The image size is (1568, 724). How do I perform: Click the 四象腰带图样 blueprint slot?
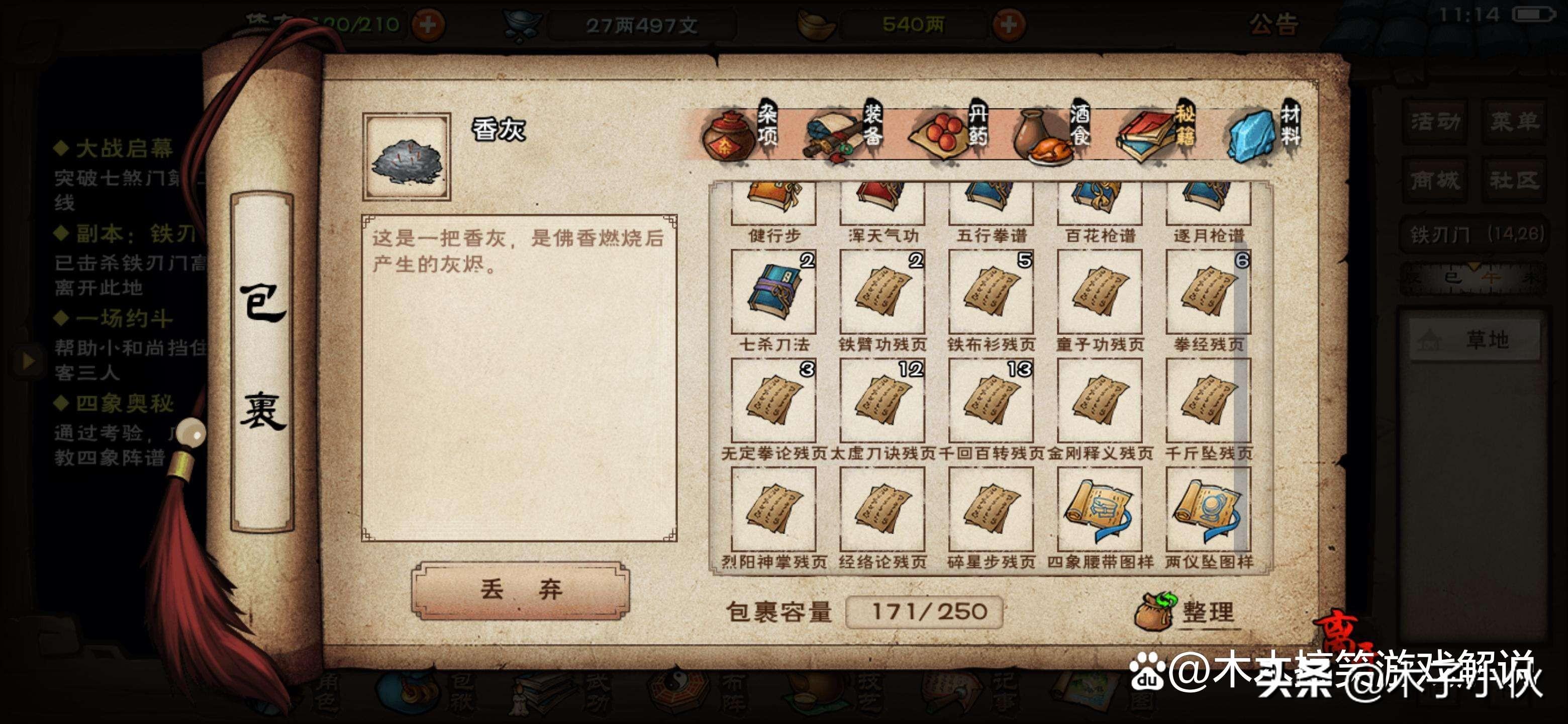point(1099,510)
